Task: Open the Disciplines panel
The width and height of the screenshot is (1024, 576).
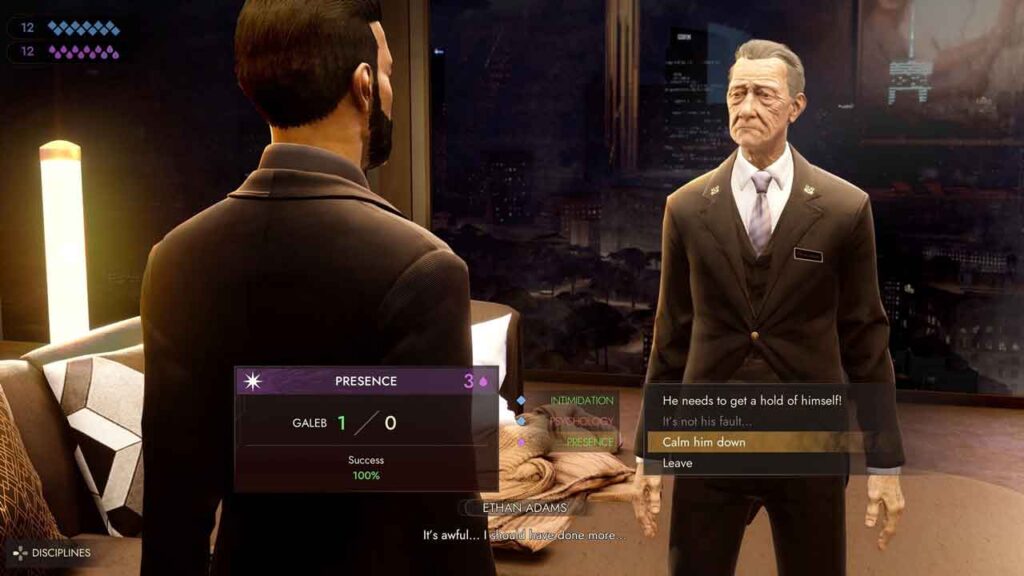Action: [x=50, y=553]
